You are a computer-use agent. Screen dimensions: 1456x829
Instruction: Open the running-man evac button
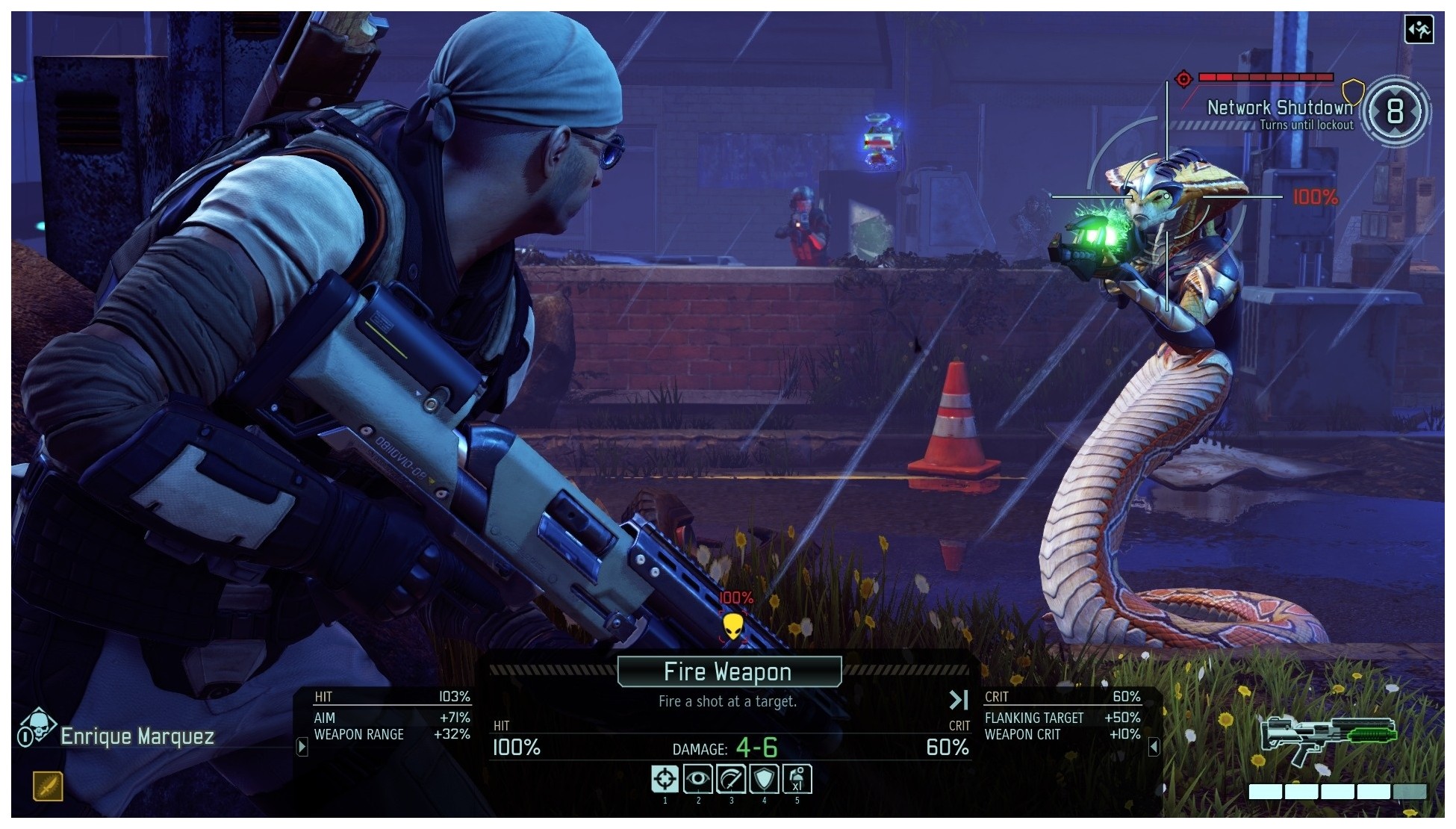[x=1418, y=30]
